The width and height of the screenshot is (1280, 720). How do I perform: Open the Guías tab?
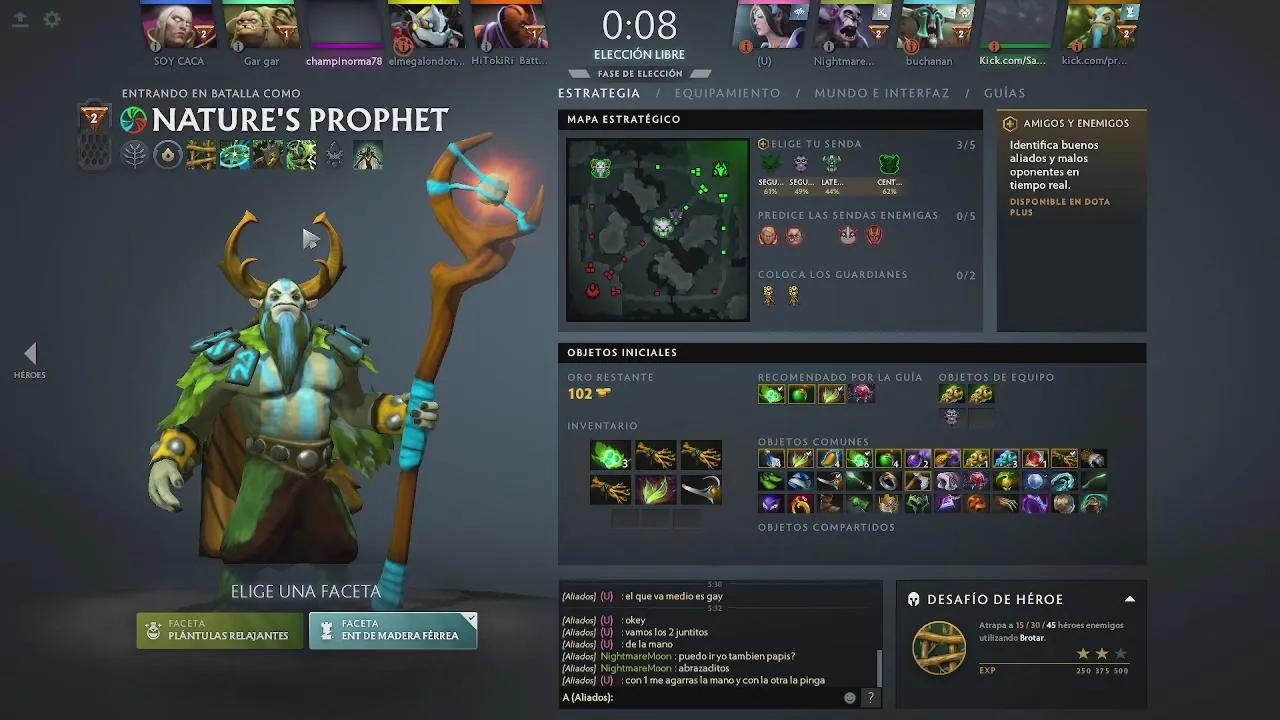1004,93
